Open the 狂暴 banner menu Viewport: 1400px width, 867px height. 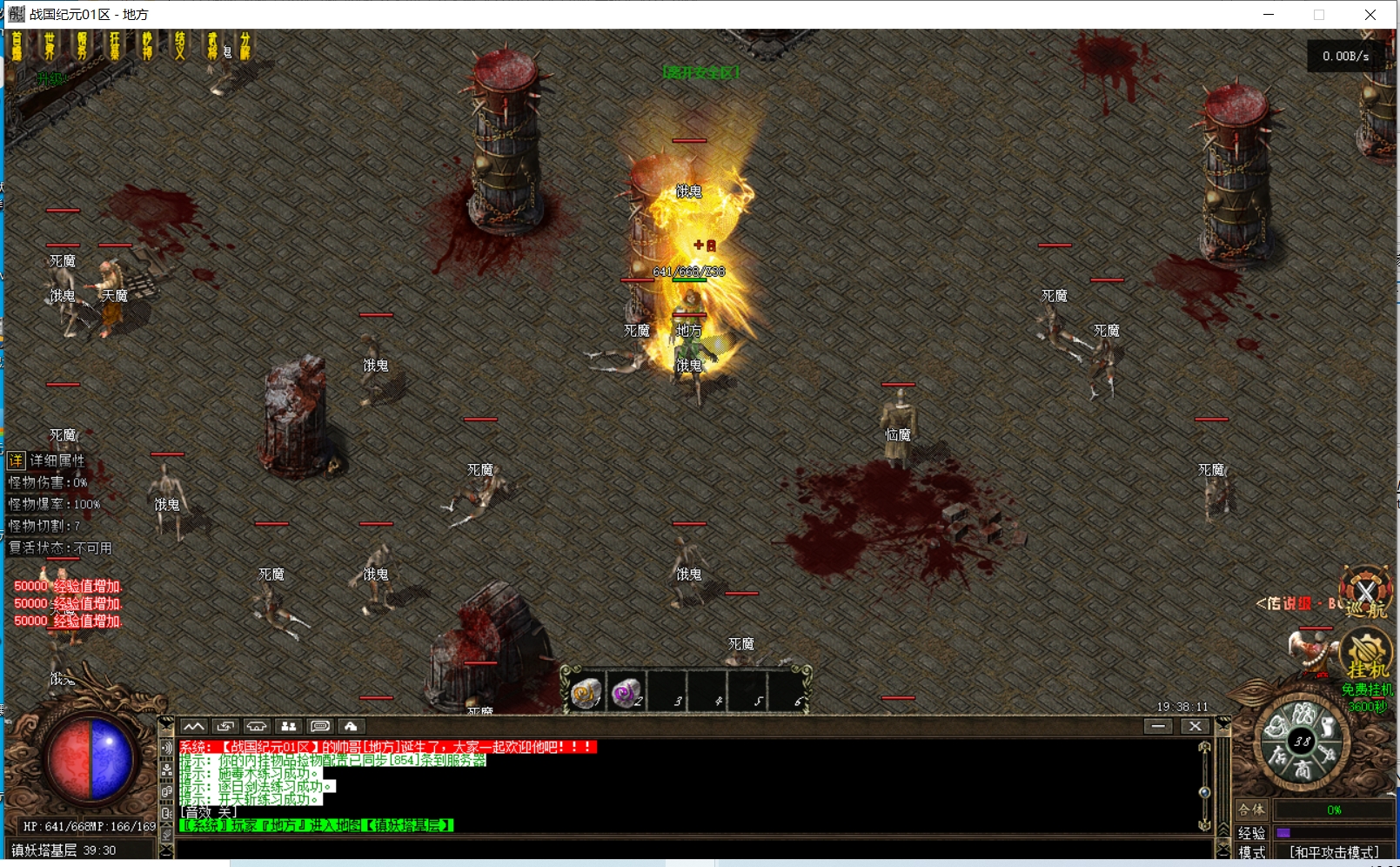coord(115,46)
